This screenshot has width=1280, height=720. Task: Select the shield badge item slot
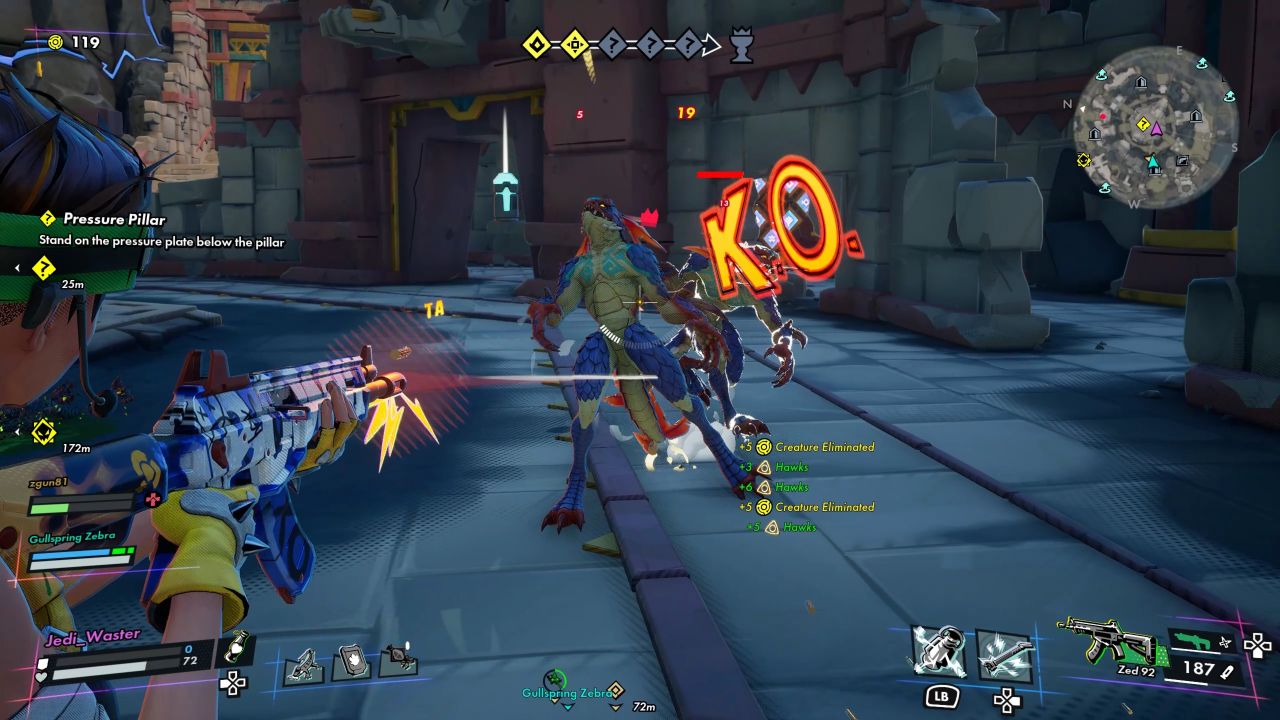(351, 662)
